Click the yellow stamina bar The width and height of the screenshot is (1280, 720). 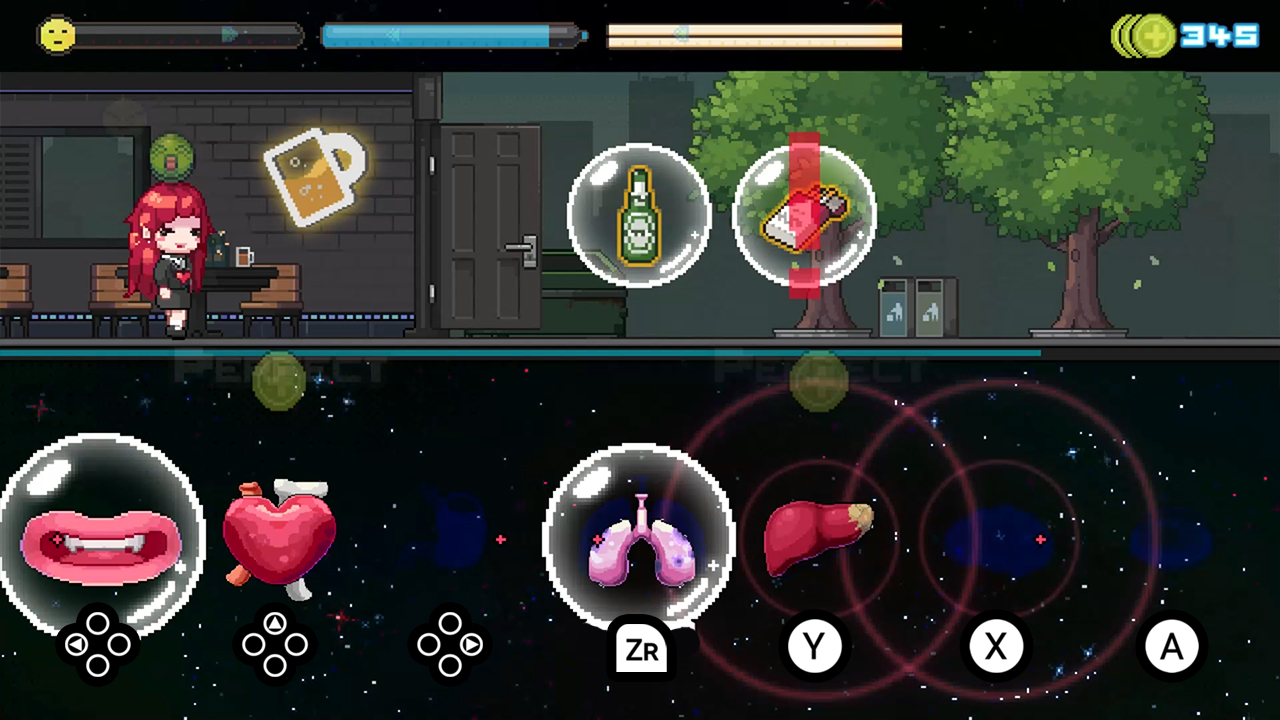point(753,37)
